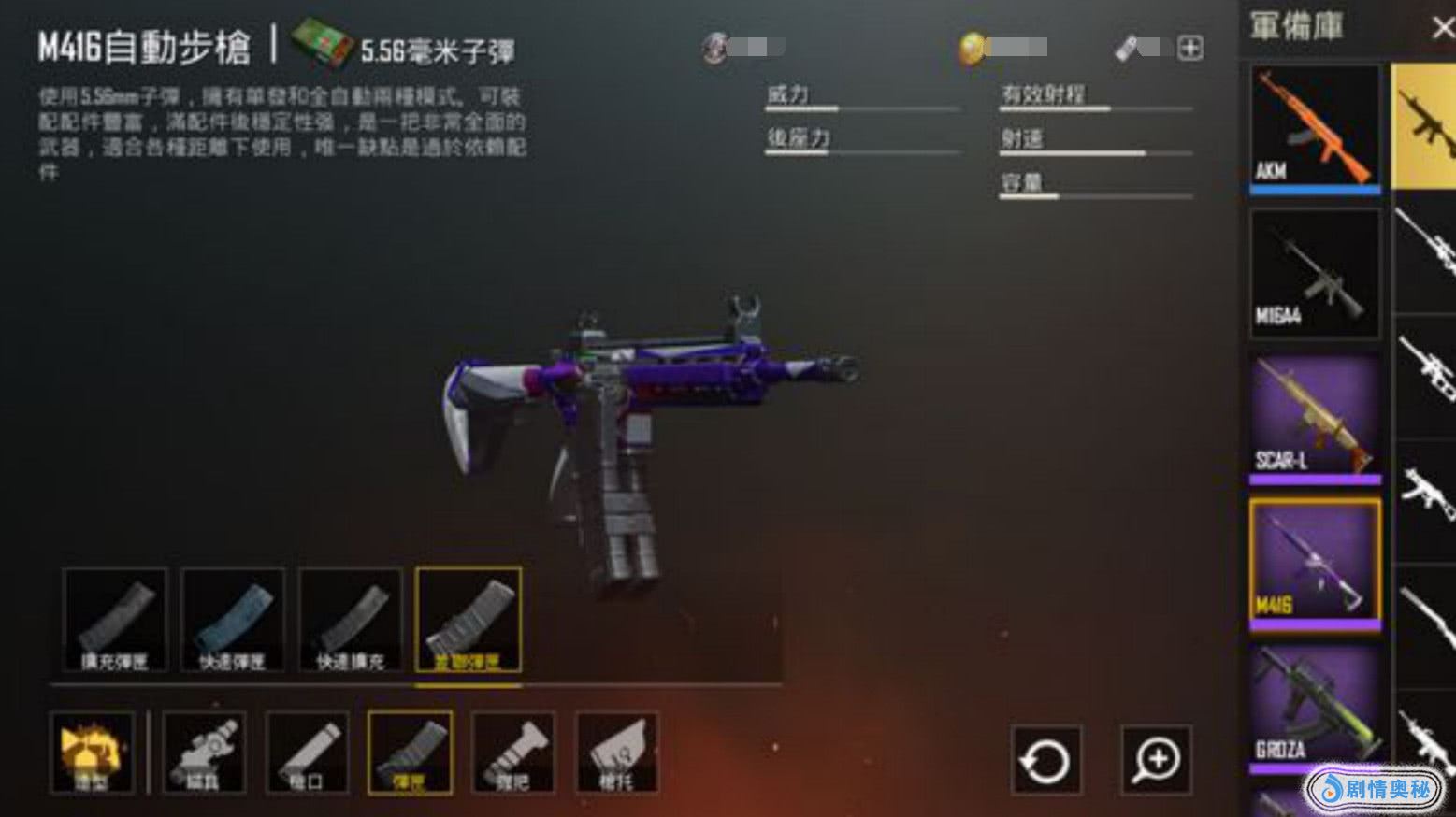This screenshot has height=817, width=1456.
Task: Open the 槍托 stock attachment slot
Action: 616,752
